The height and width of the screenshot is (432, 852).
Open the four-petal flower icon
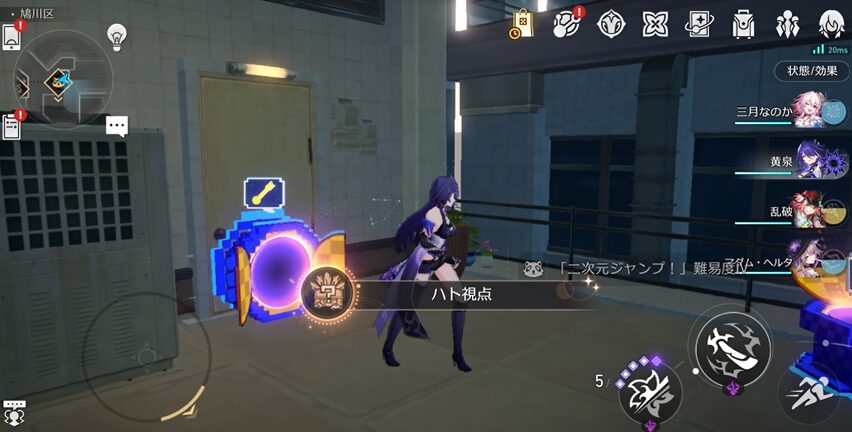tap(655, 24)
